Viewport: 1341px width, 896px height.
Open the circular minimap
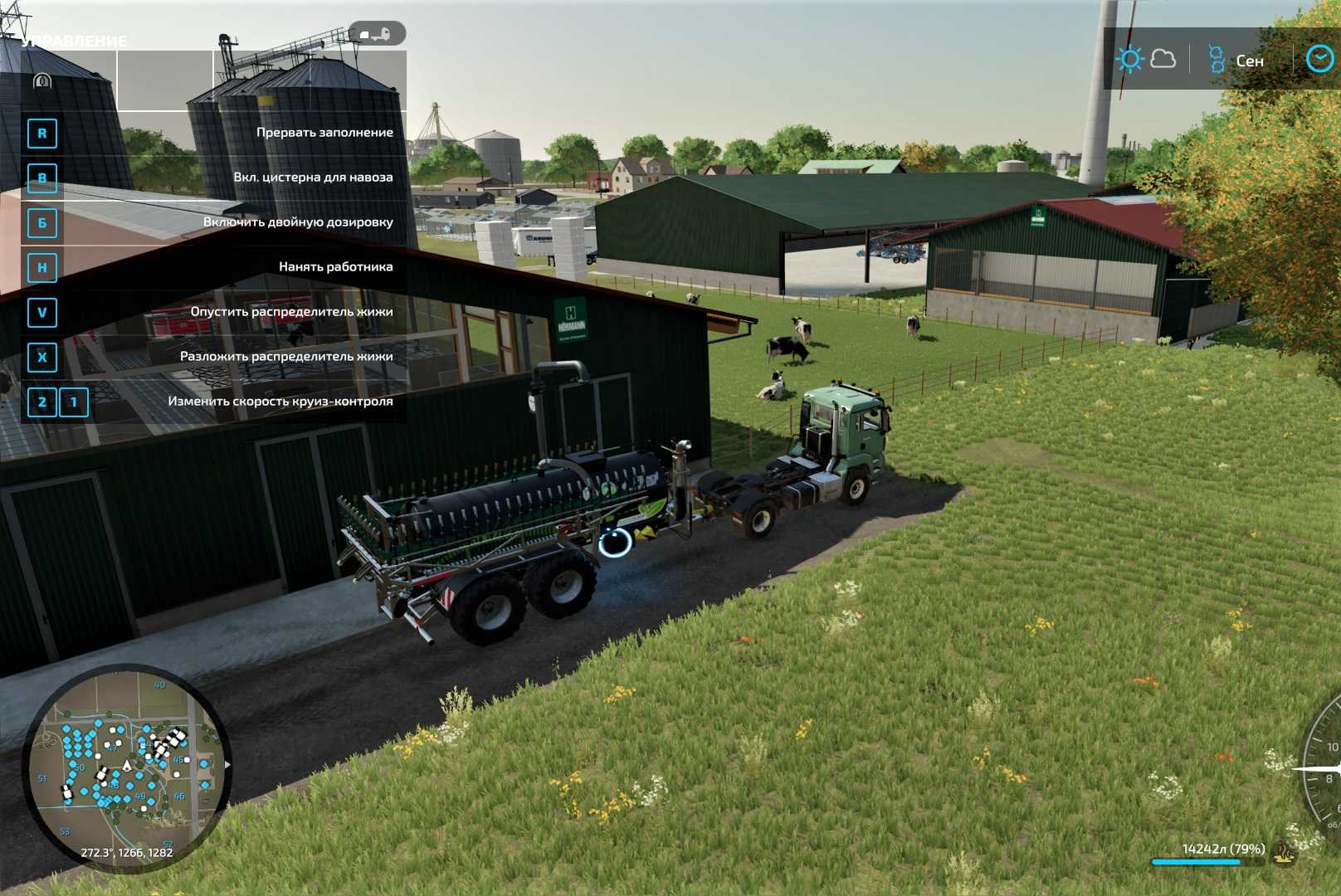coord(126,767)
